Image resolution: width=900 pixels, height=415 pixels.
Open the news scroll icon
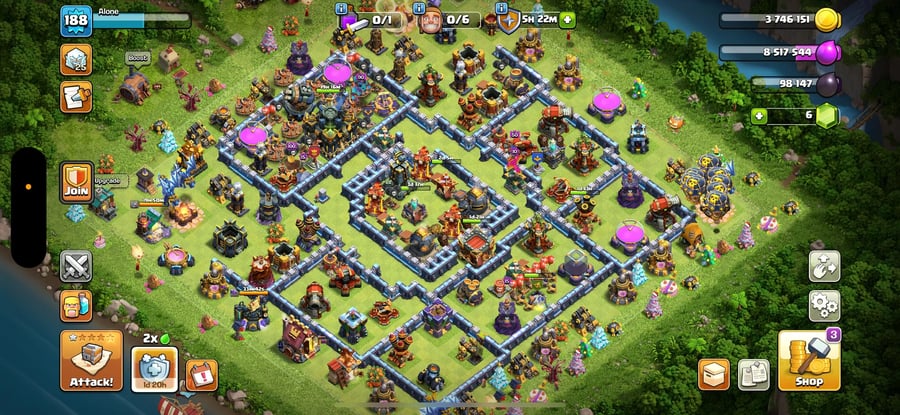click(76, 96)
